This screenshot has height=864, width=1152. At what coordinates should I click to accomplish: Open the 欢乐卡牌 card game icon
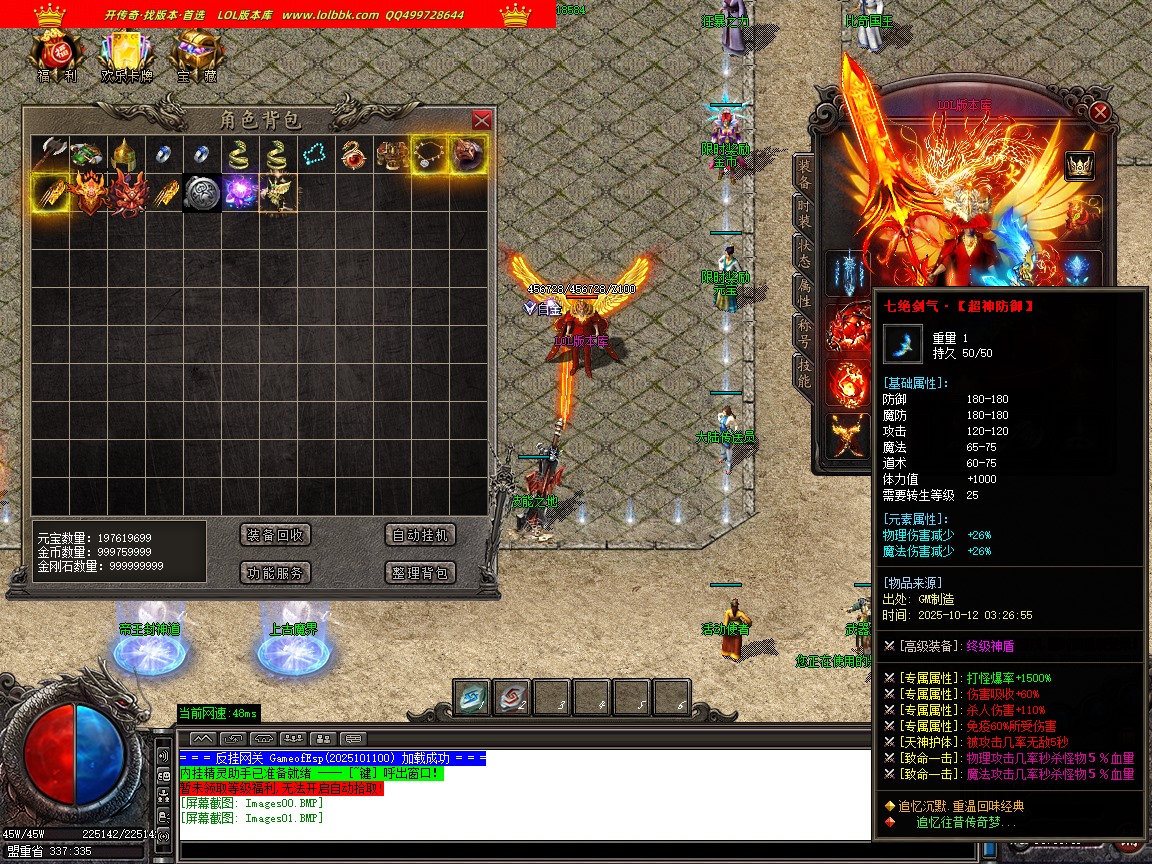tap(126, 55)
